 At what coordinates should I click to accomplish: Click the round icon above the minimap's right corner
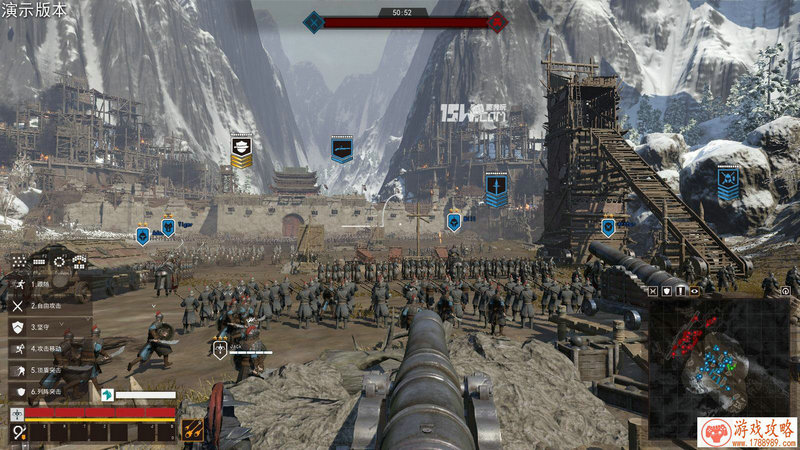[786, 290]
